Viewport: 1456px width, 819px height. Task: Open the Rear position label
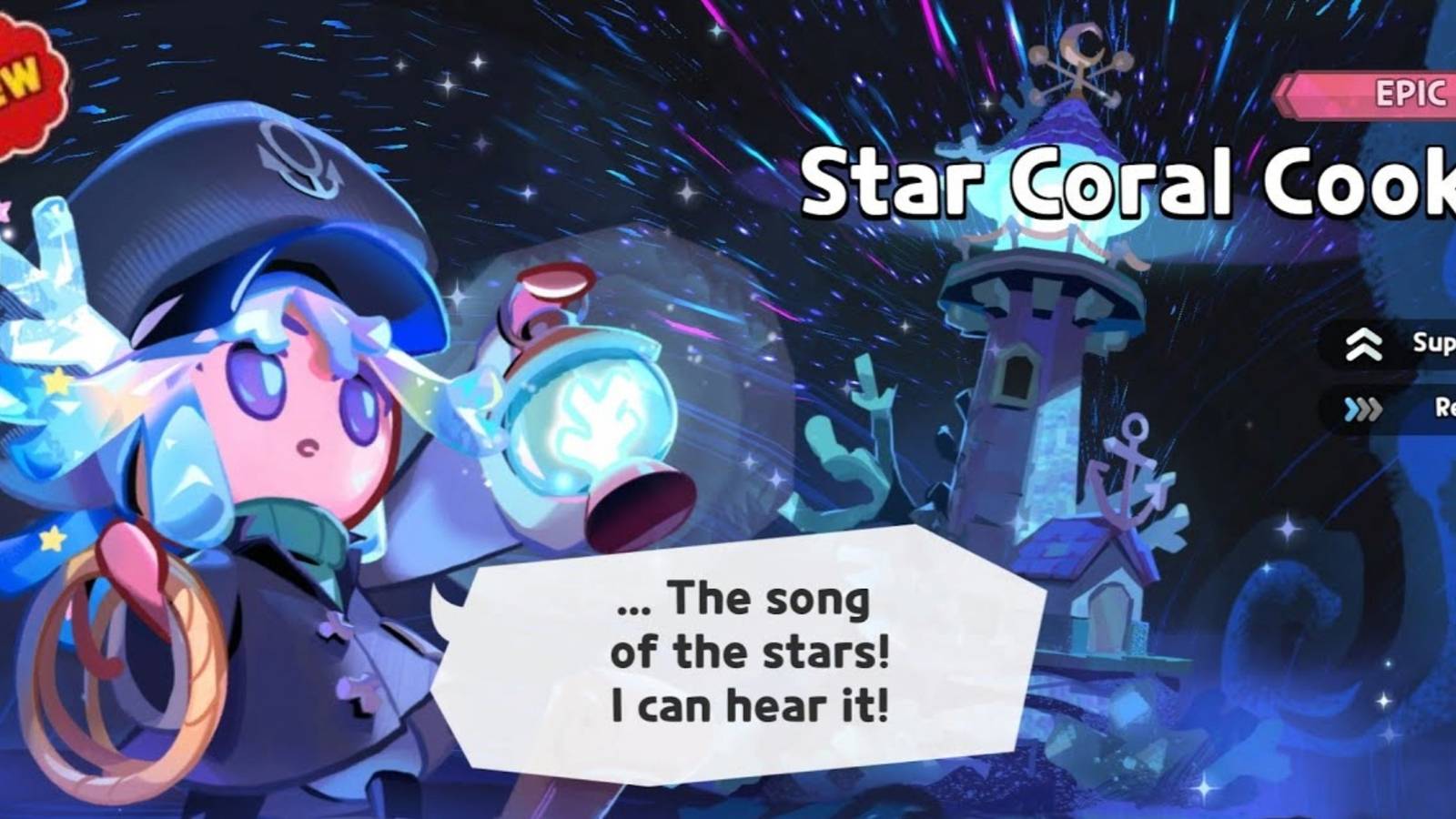pos(1438,411)
